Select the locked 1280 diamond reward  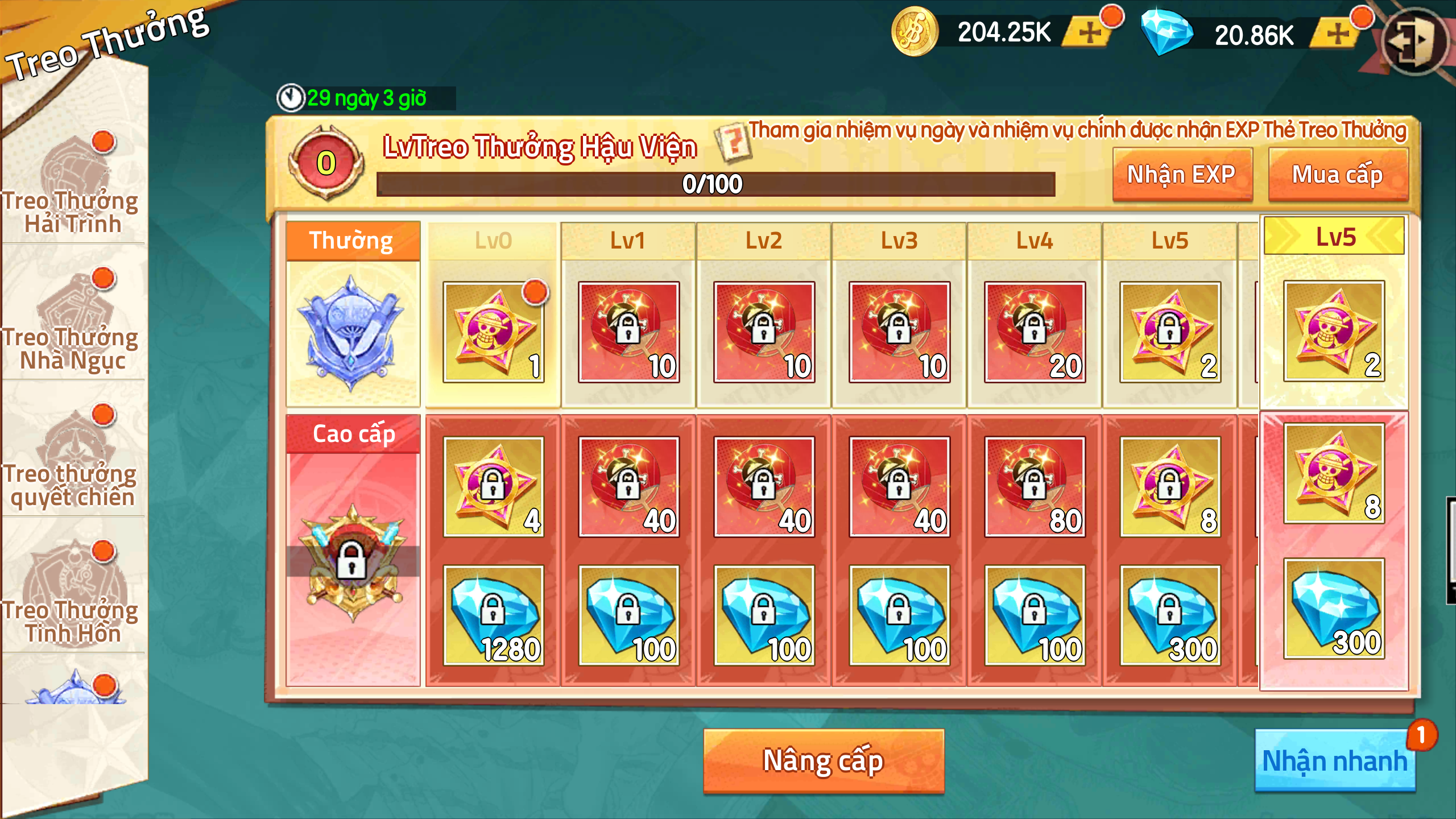[493, 615]
